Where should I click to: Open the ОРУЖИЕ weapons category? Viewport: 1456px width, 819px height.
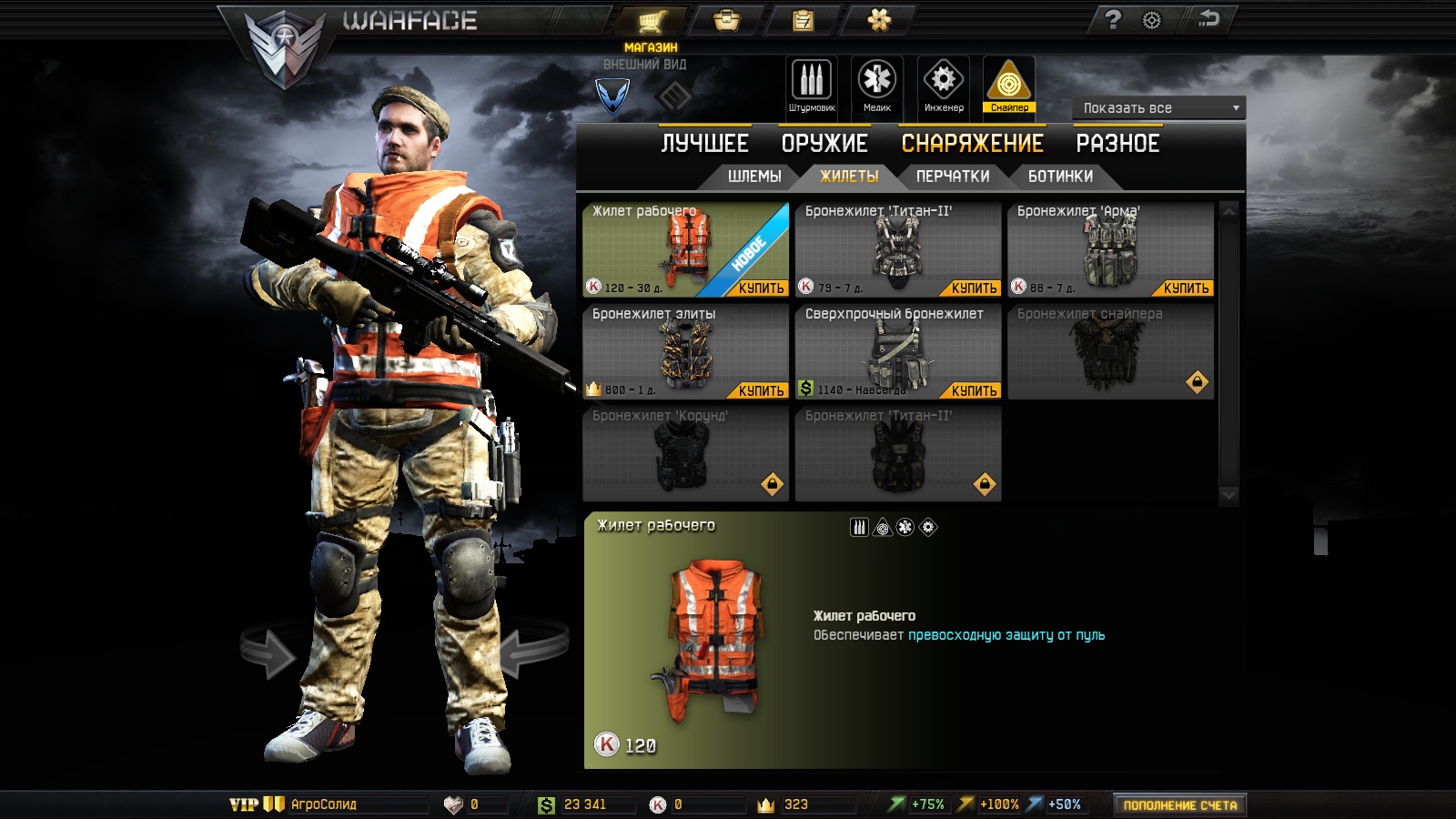[824, 144]
